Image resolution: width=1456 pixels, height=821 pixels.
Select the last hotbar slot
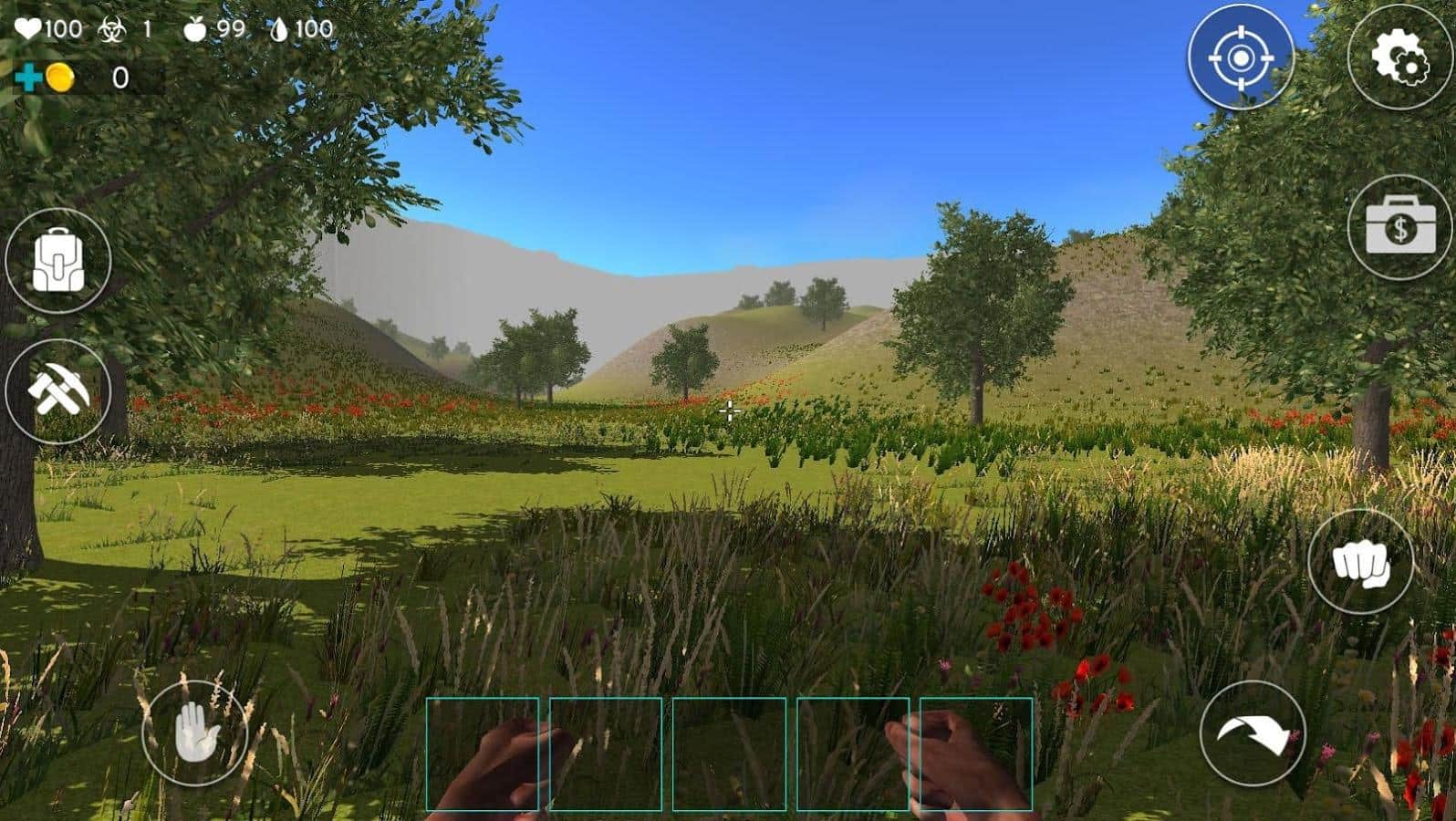(x=976, y=755)
